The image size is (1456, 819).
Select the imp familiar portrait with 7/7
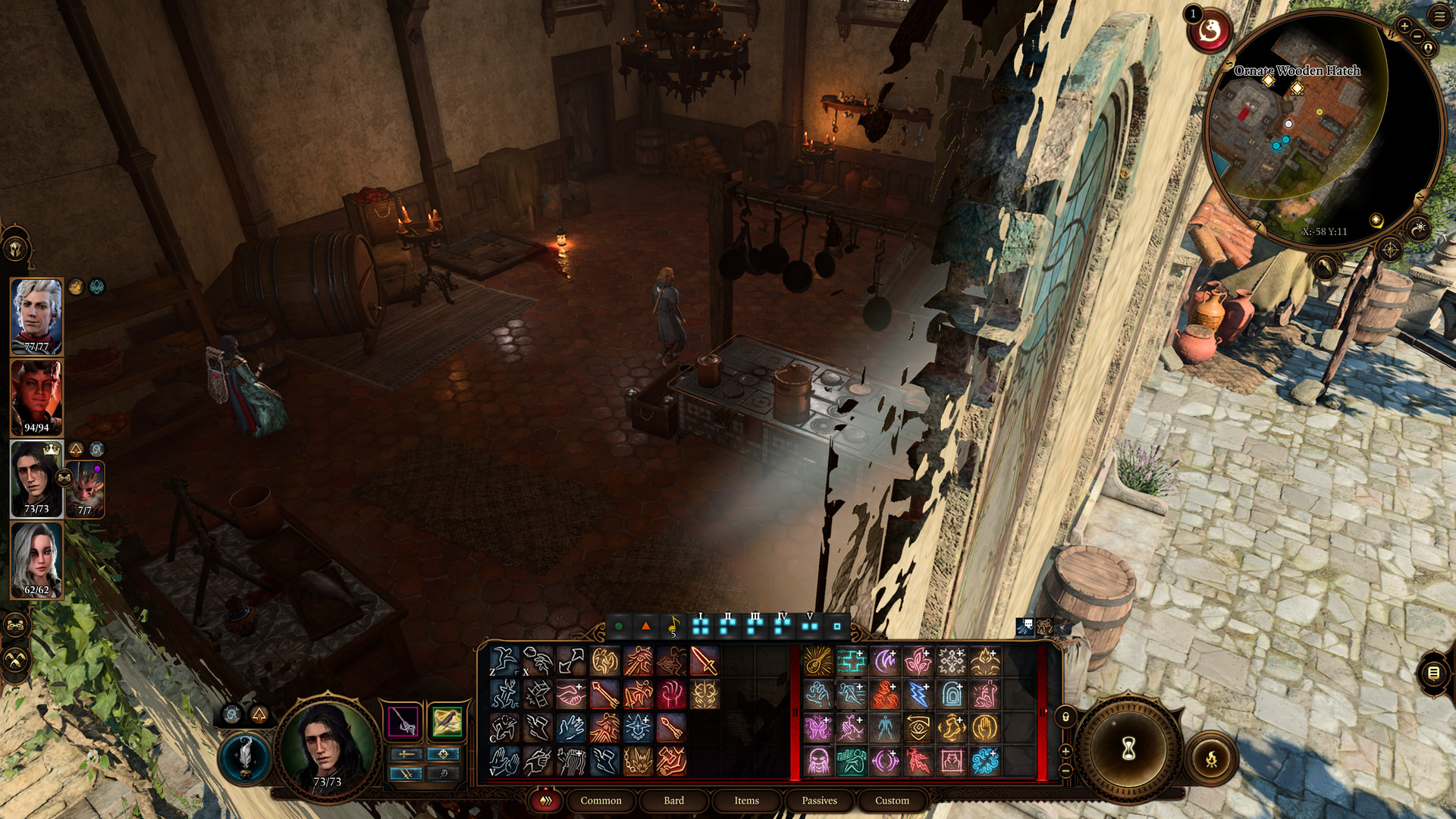[86, 488]
